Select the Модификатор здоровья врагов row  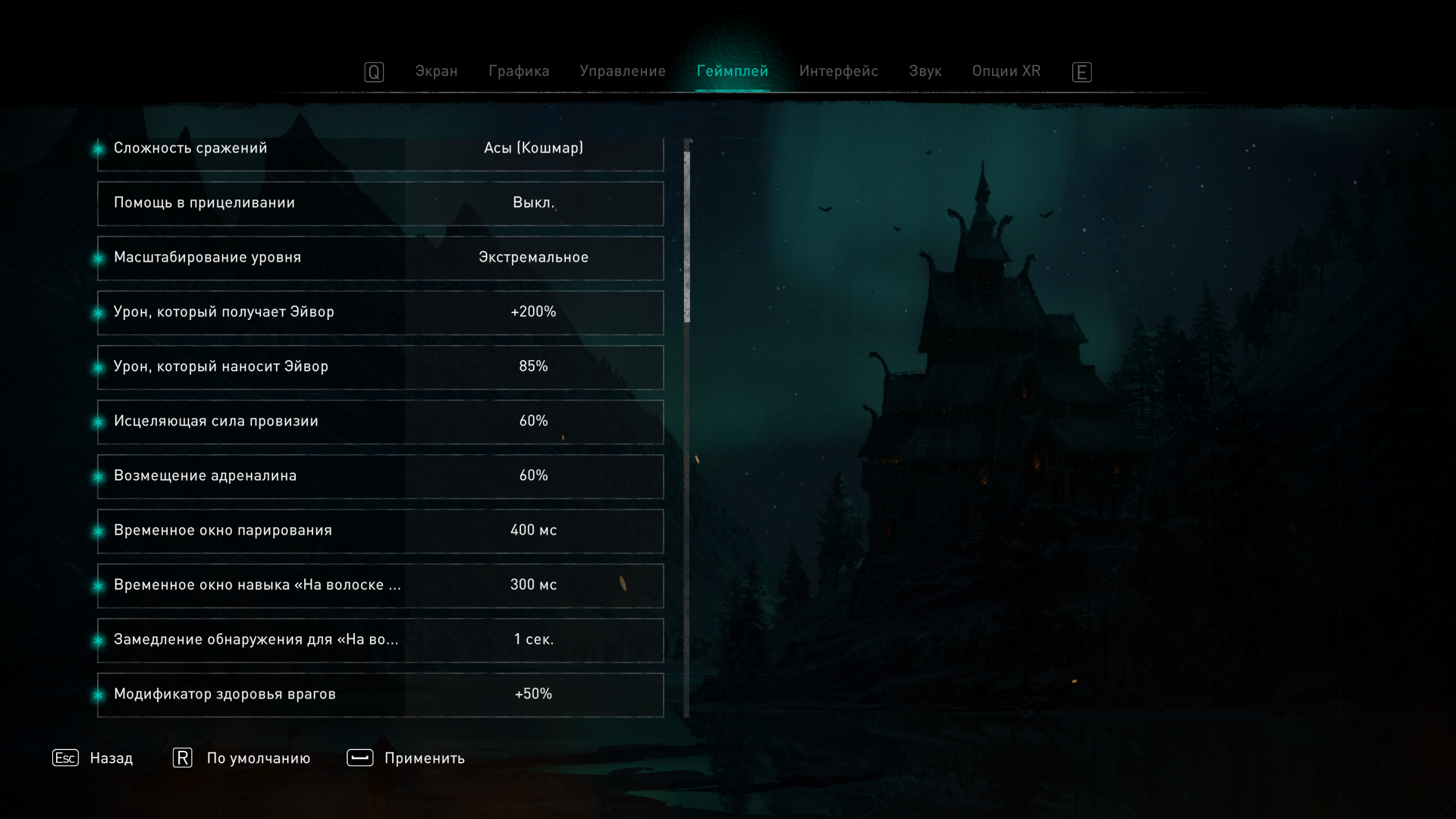click(381, 695)
